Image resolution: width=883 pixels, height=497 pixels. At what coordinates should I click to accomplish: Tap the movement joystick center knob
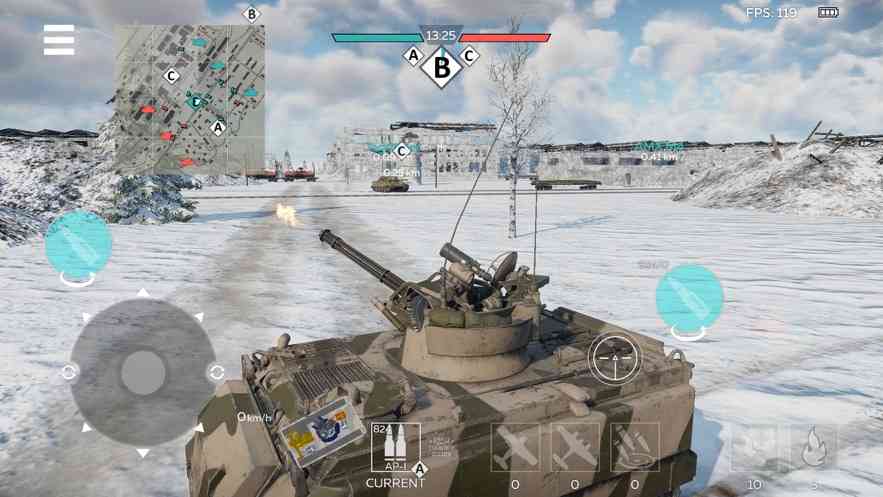tap(143, 372)
